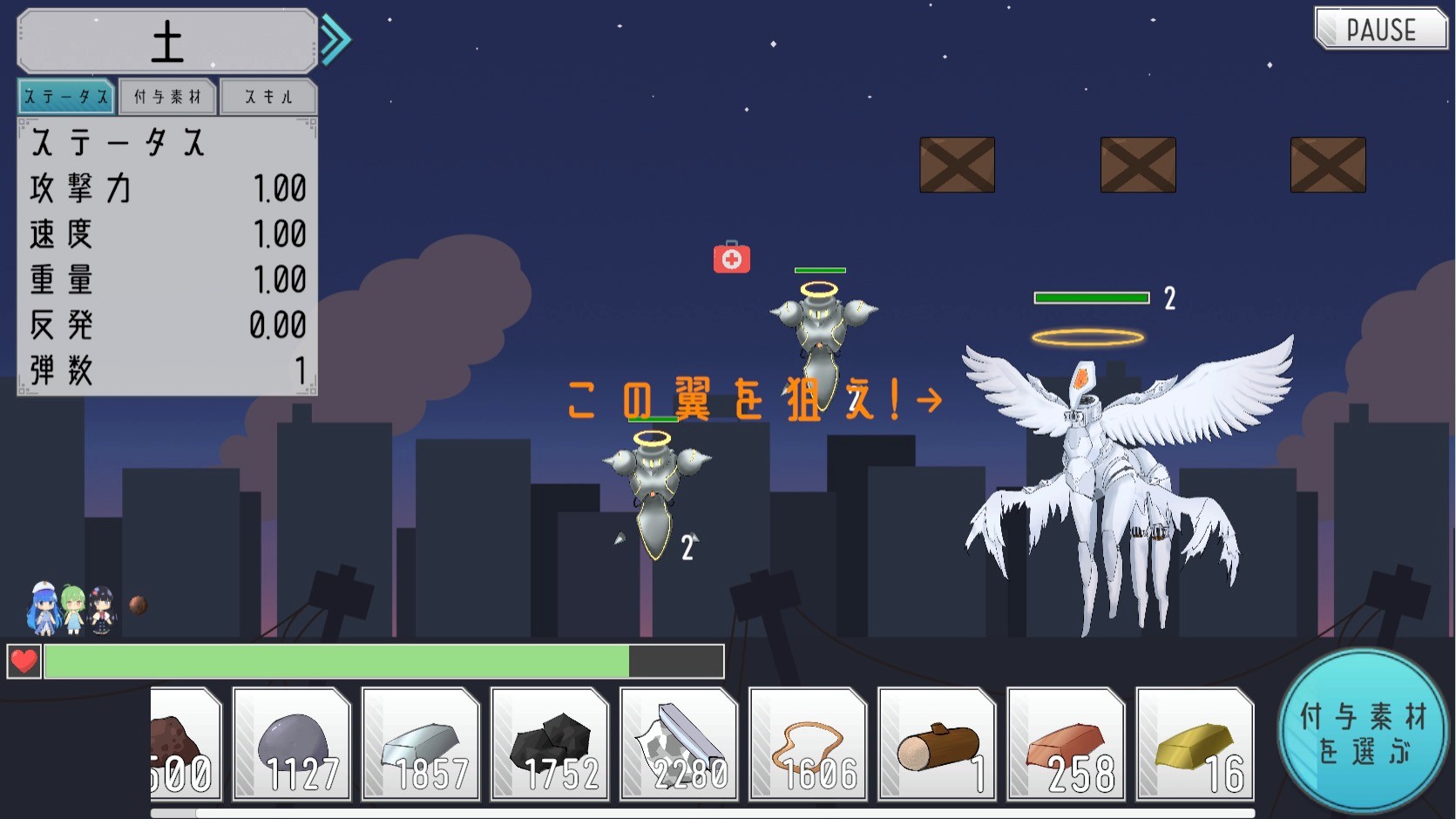This screenshot has height=819, width=1456.
Task: Choose the round 付与素材を選ぶ button
Action: (1363, 732)
